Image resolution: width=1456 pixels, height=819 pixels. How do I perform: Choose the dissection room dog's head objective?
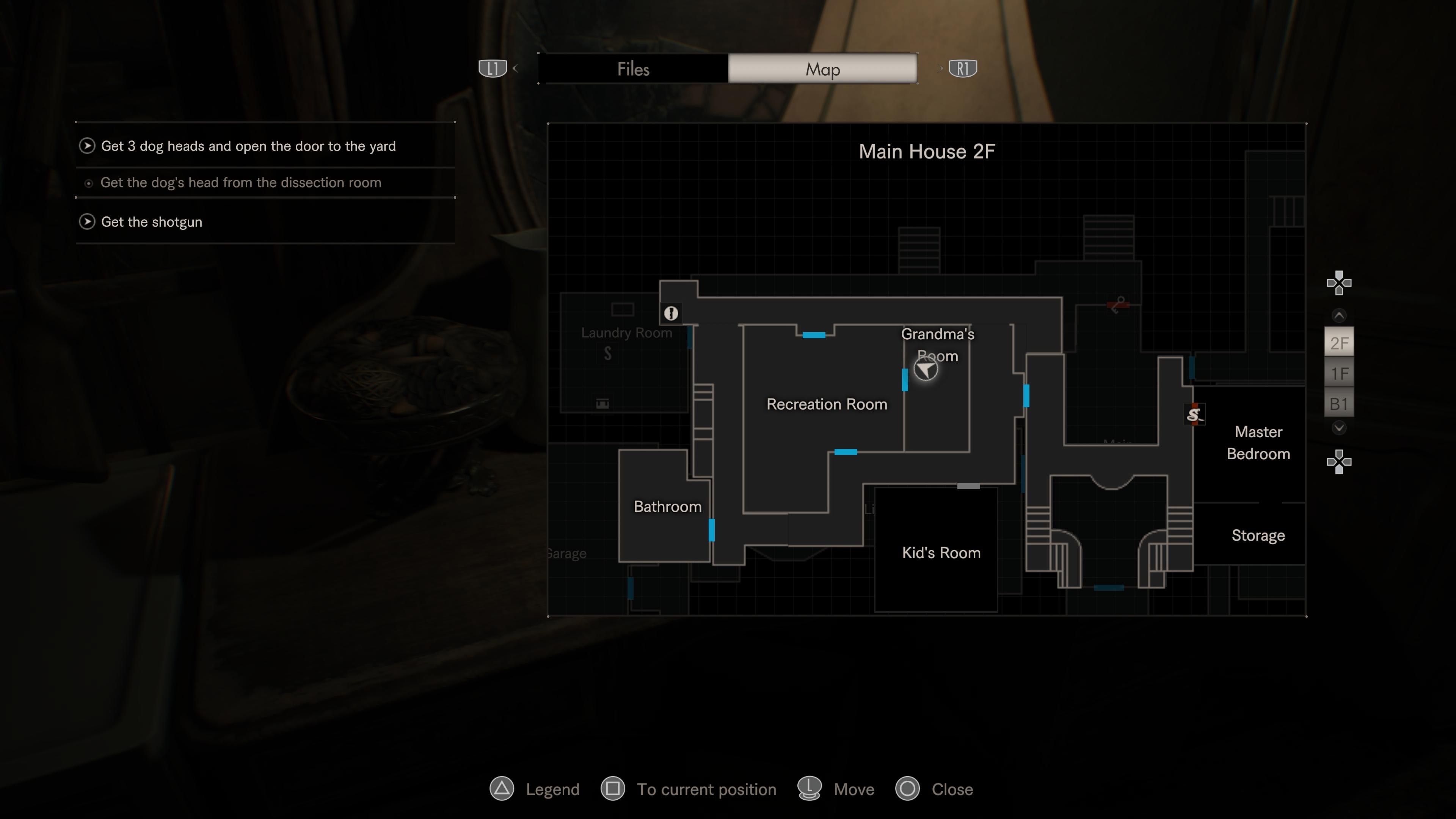tap(240, 182)
